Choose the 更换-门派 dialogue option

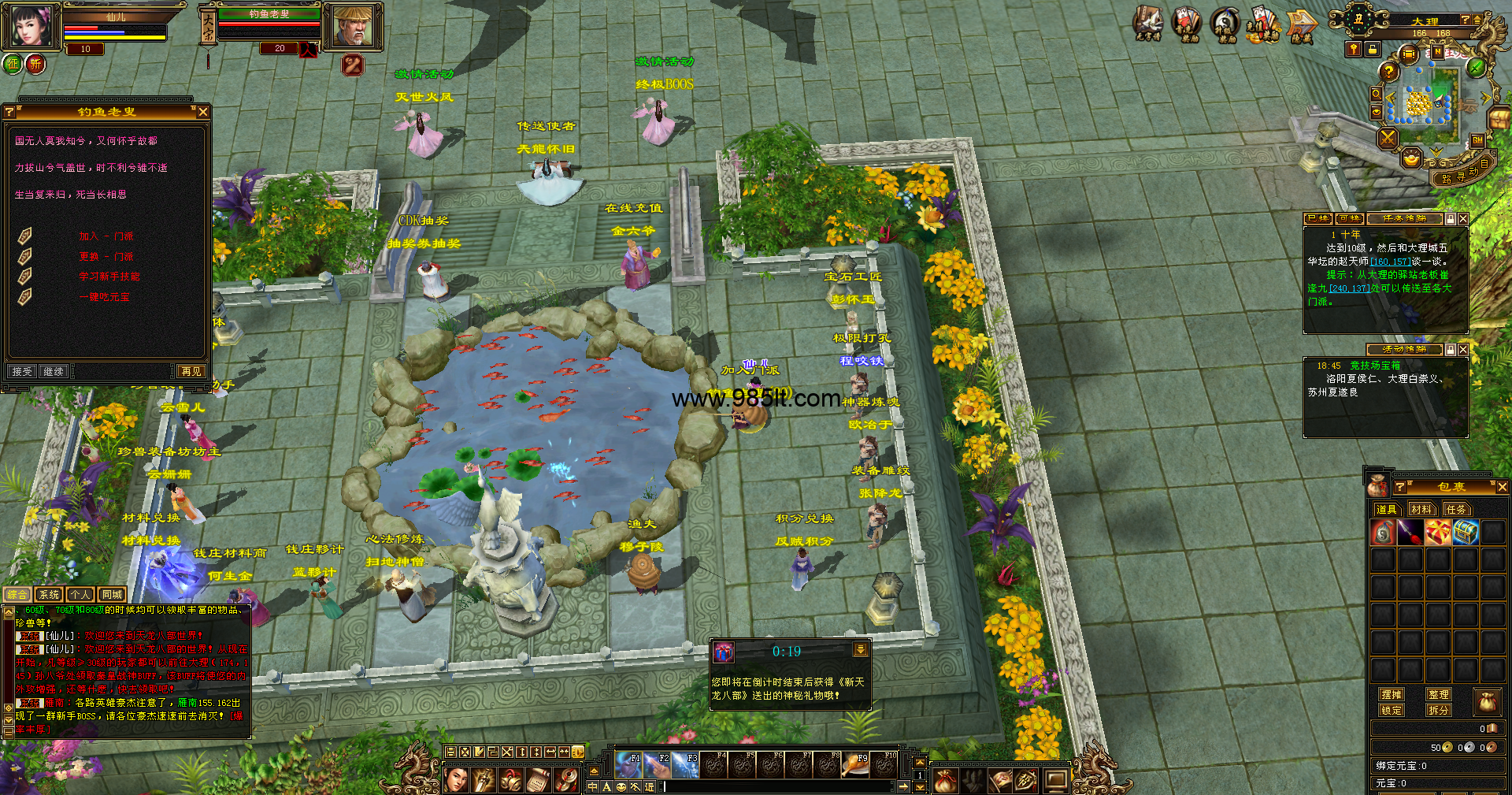pos(106,257)
